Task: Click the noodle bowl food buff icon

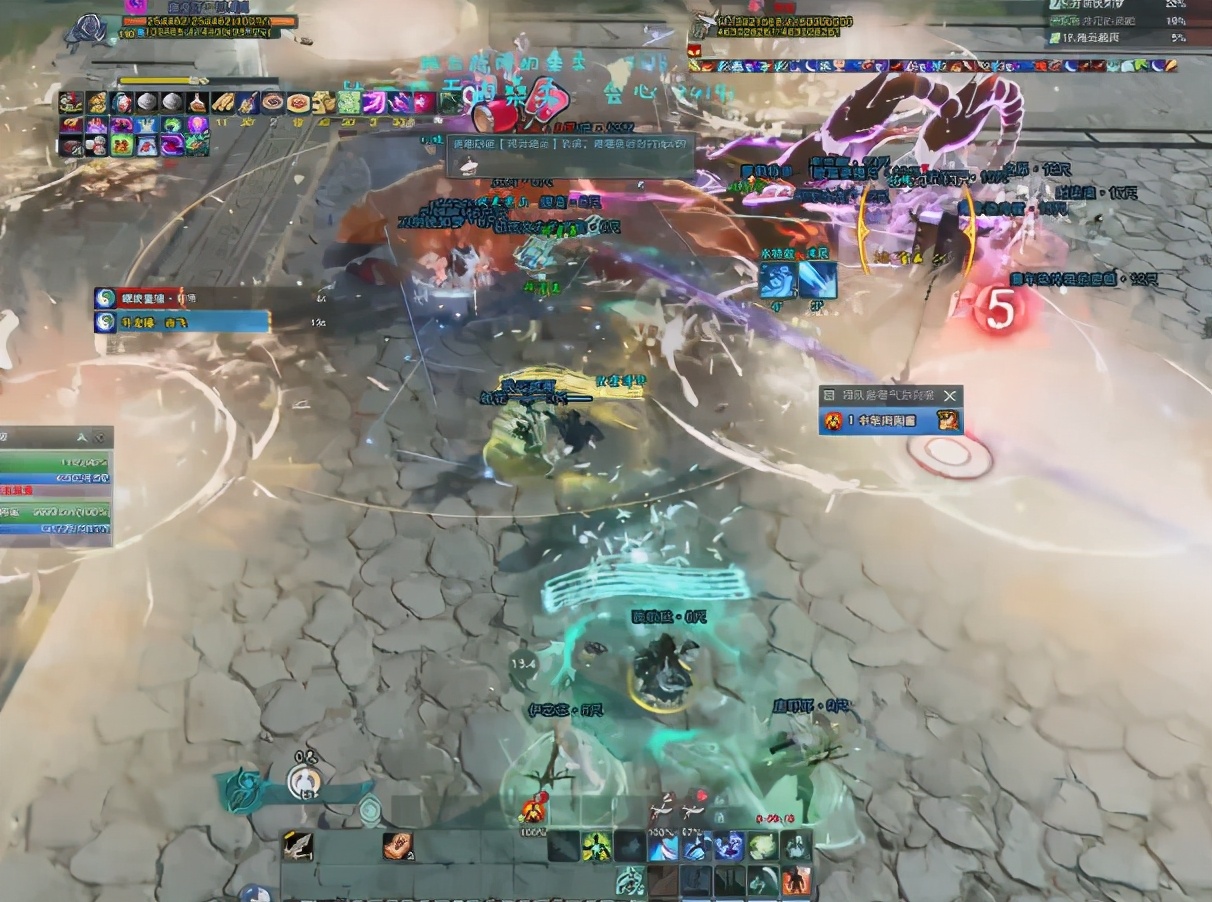Action: [x=273, y=102]
